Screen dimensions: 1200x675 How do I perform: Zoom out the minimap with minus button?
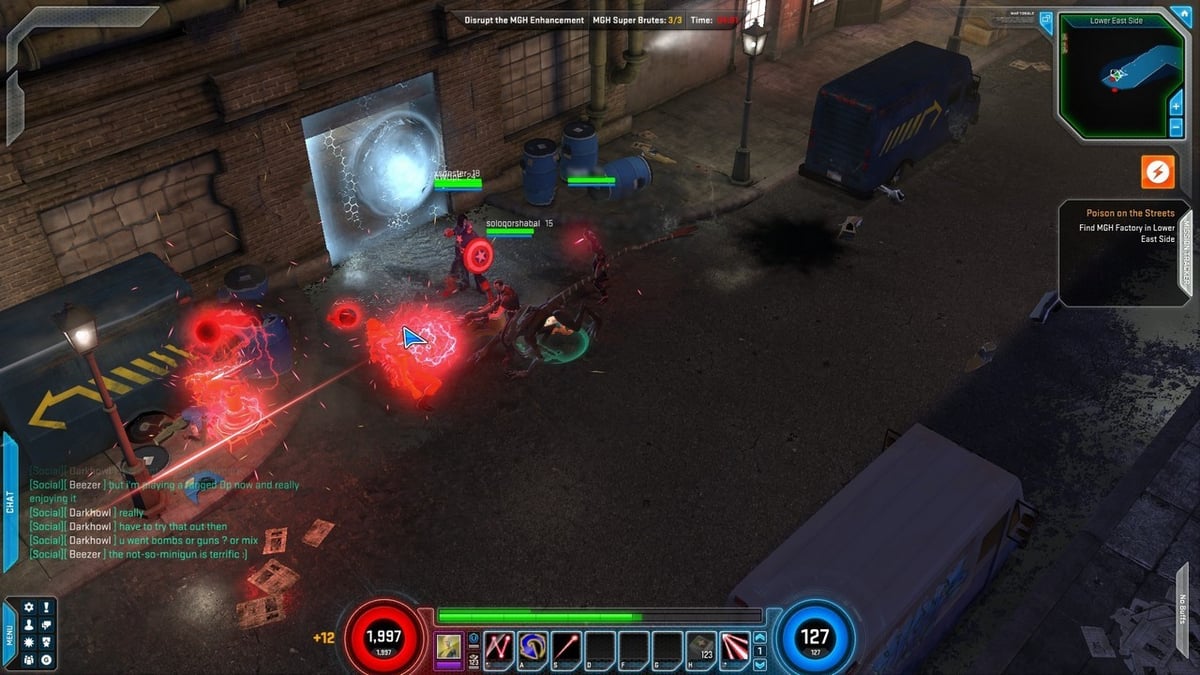(1176, 127)
